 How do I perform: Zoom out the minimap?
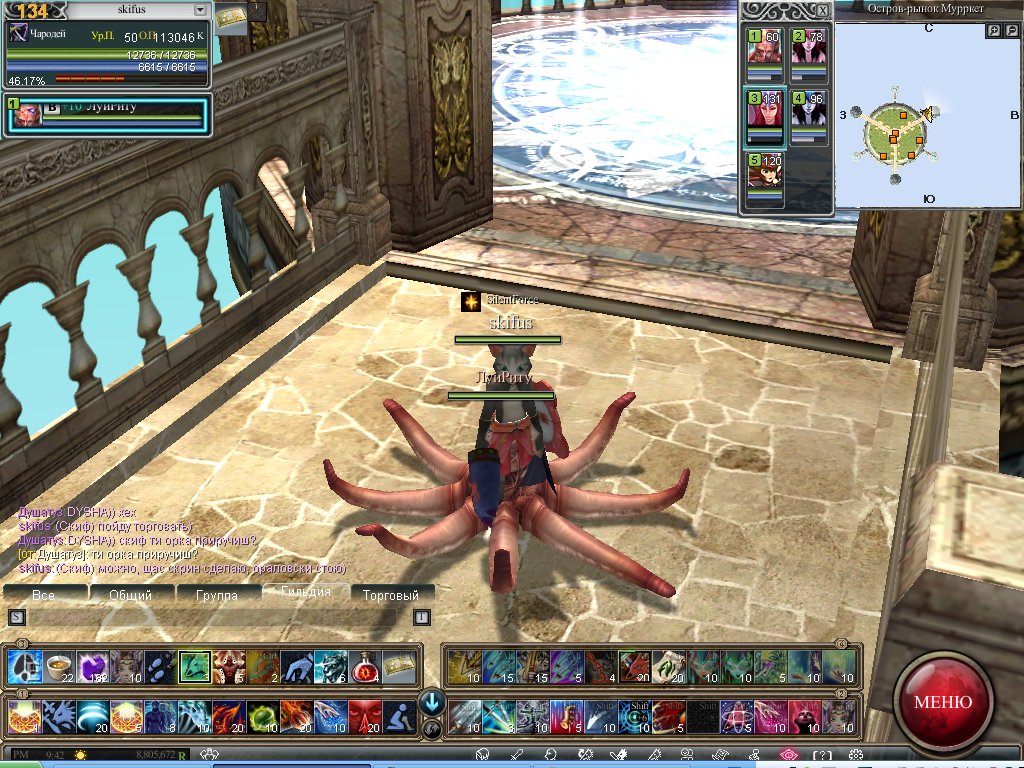click(1011, 31)
